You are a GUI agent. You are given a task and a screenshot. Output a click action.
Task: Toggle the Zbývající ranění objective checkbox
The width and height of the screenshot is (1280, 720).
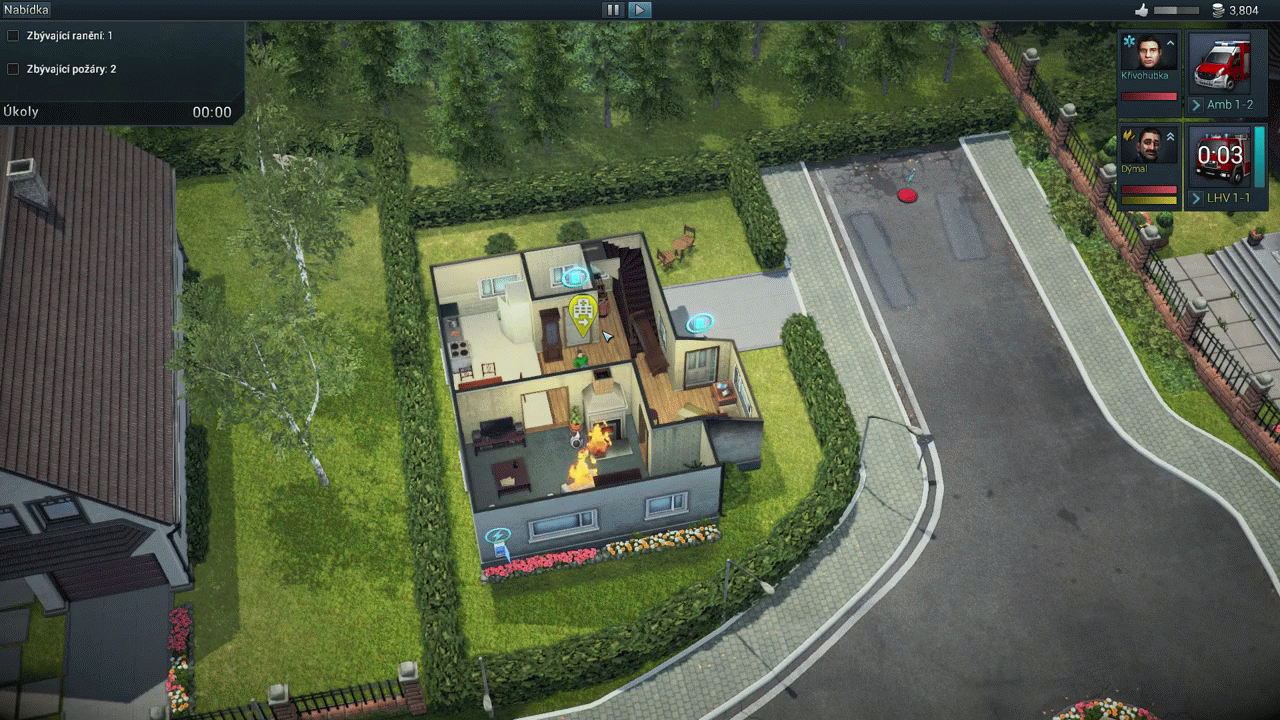[13, 36]
